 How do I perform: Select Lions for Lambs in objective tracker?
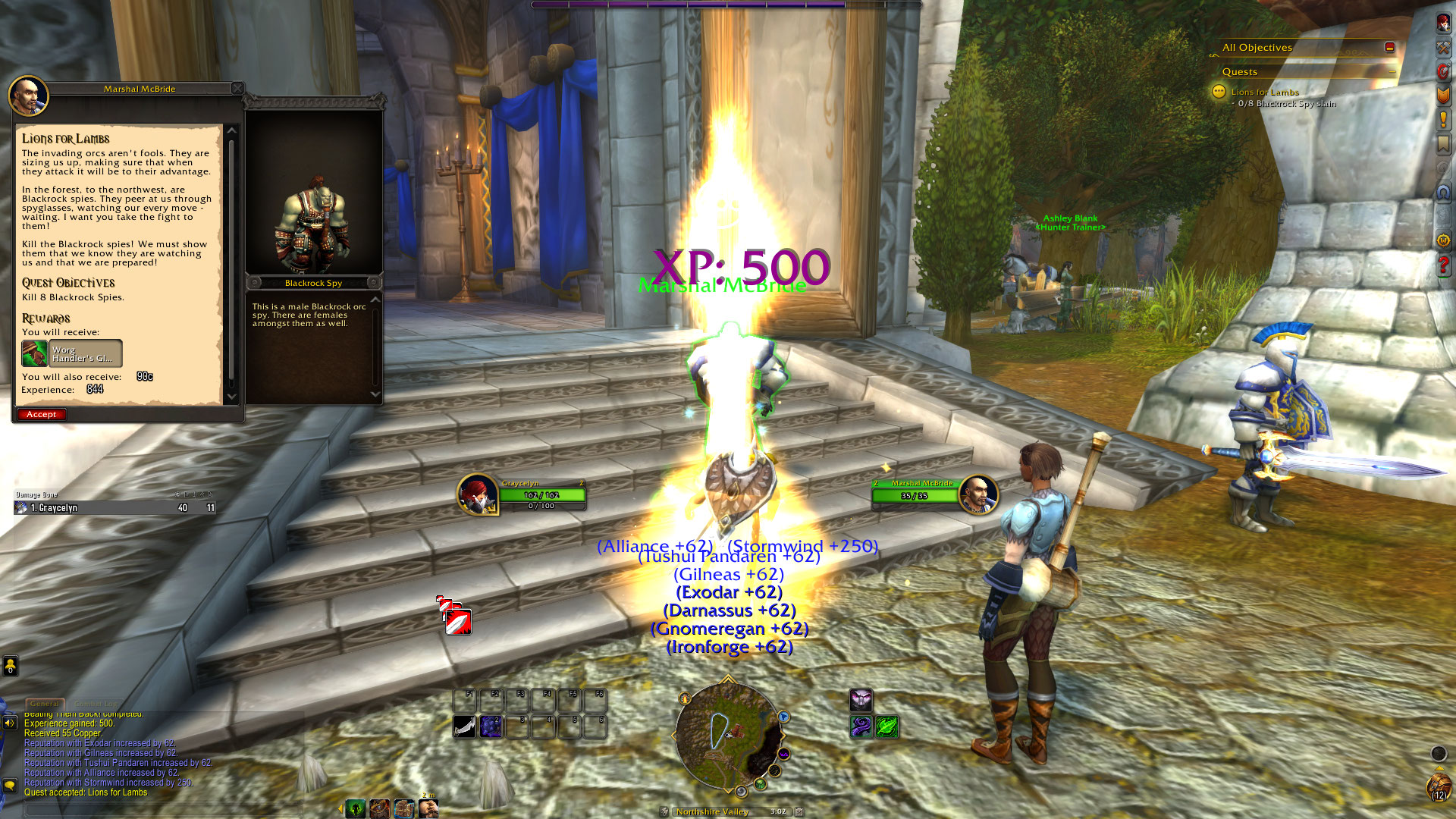(x=1264, y=92)
